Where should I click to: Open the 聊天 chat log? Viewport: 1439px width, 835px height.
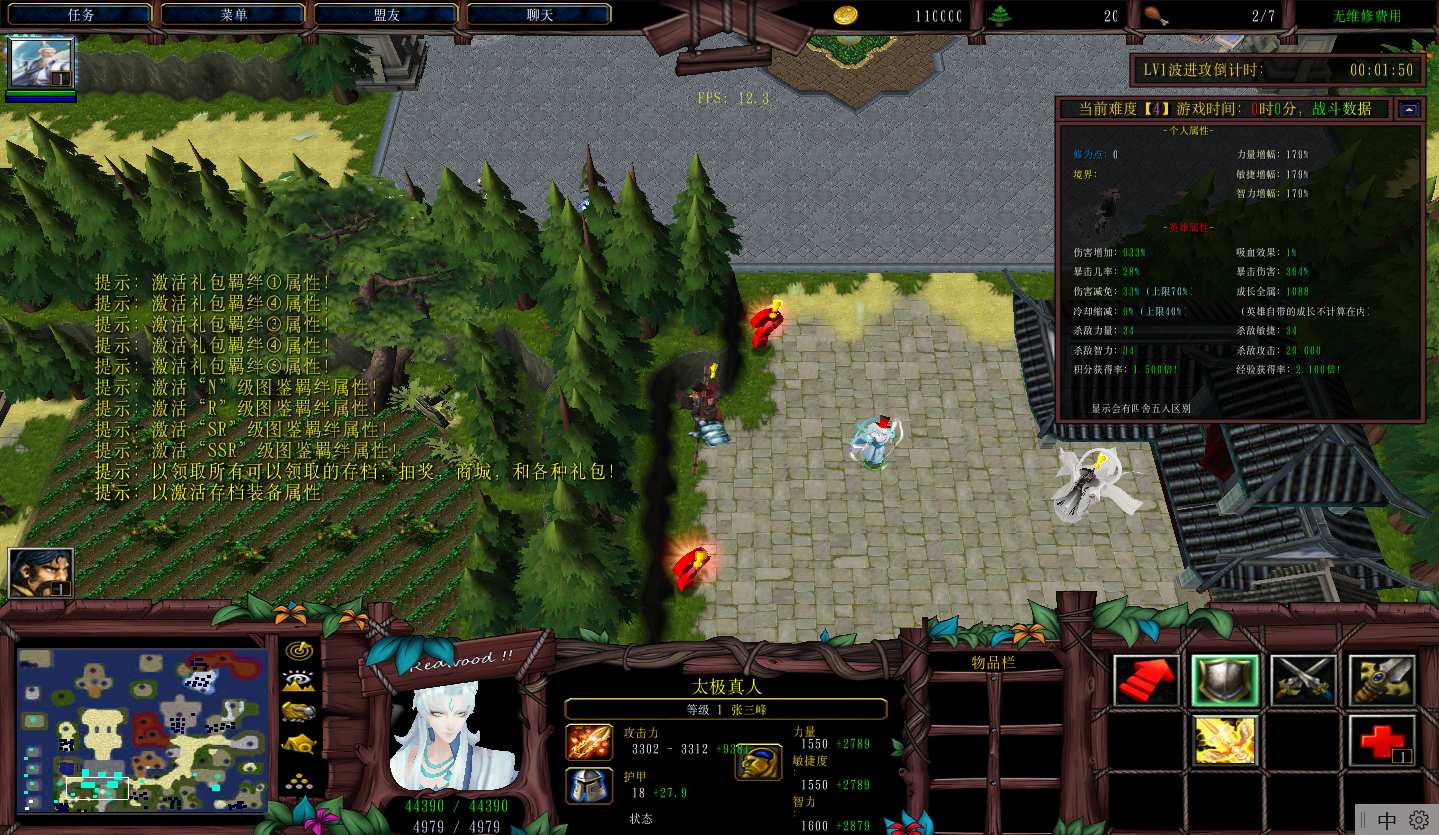[539, 15]
